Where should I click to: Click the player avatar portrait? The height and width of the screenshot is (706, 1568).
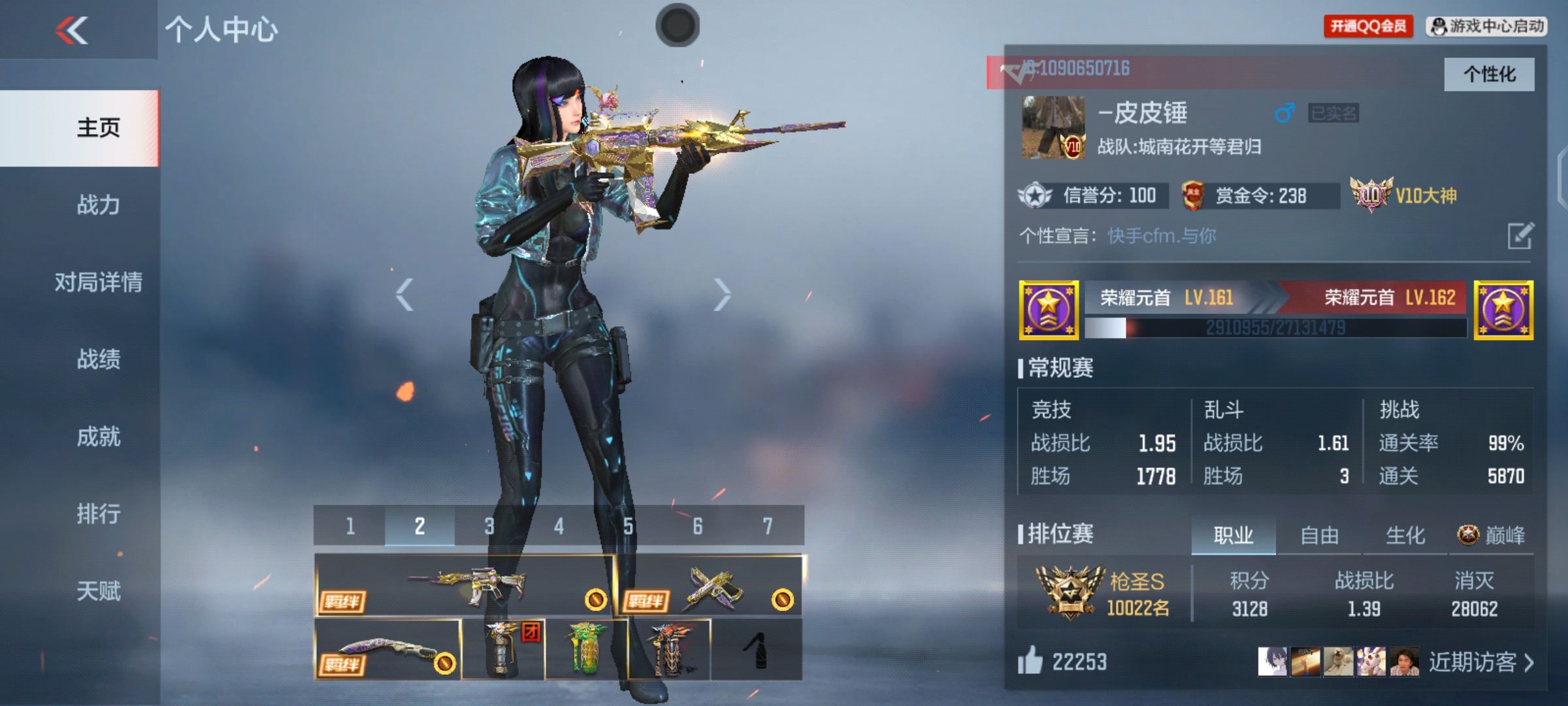coord(1053,128)
